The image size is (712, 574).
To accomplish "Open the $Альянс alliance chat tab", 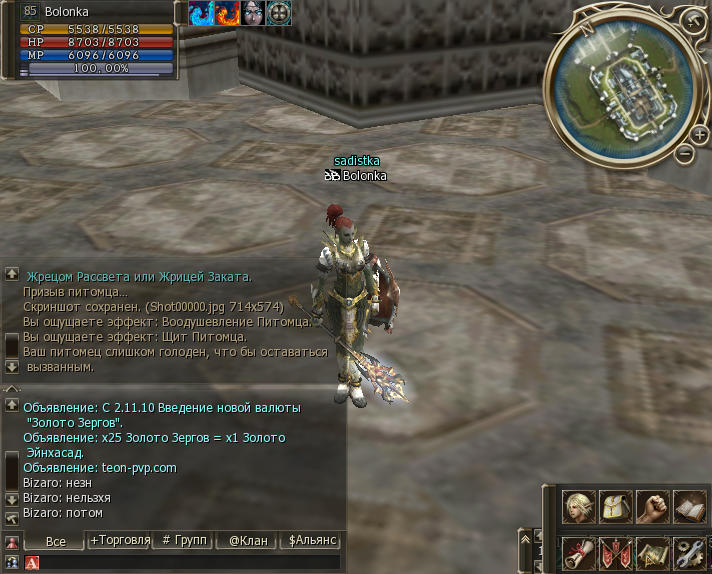I will tap(311, 540).
